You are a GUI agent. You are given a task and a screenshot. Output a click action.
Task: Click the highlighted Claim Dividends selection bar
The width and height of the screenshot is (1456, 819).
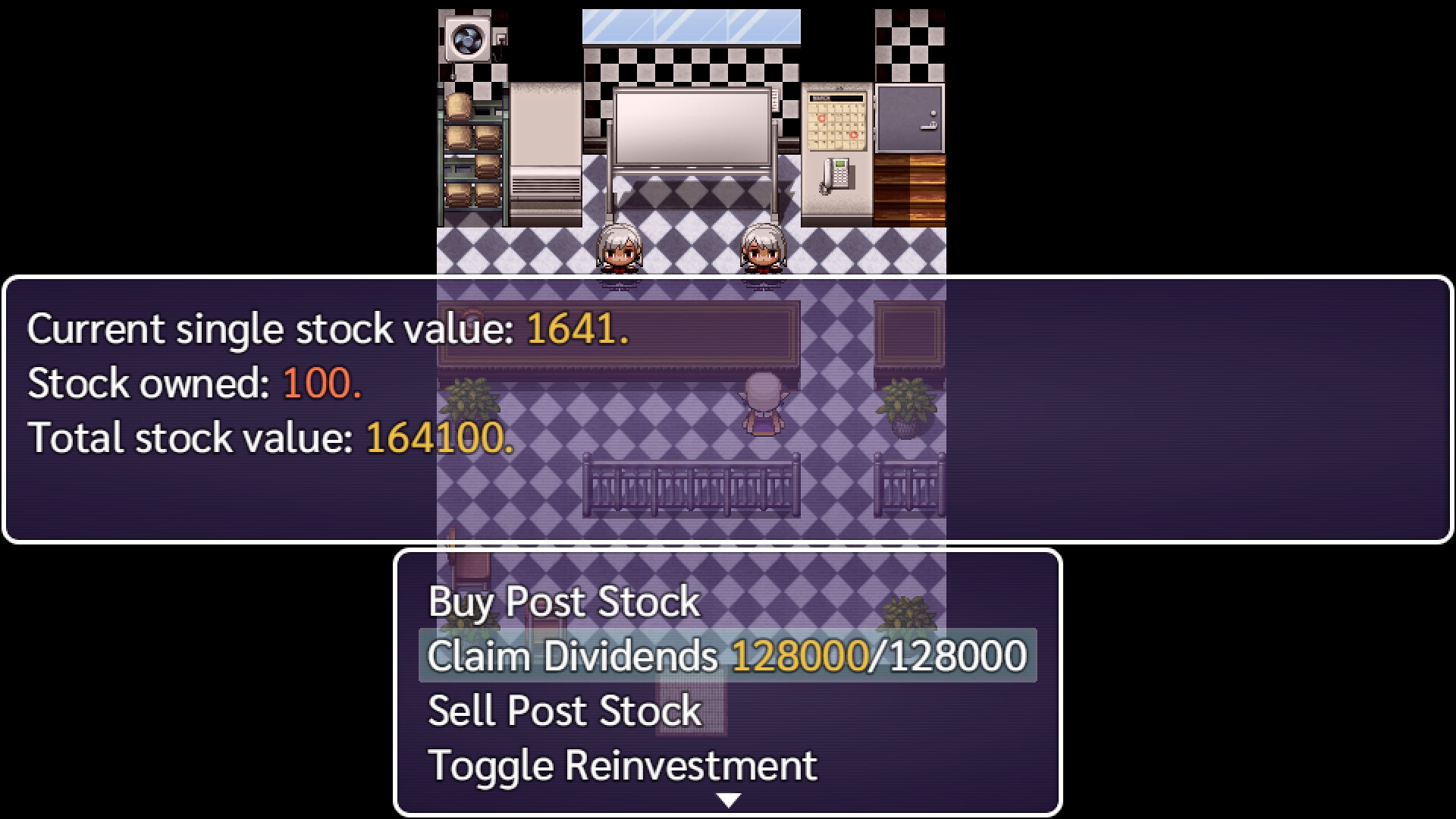726,656
